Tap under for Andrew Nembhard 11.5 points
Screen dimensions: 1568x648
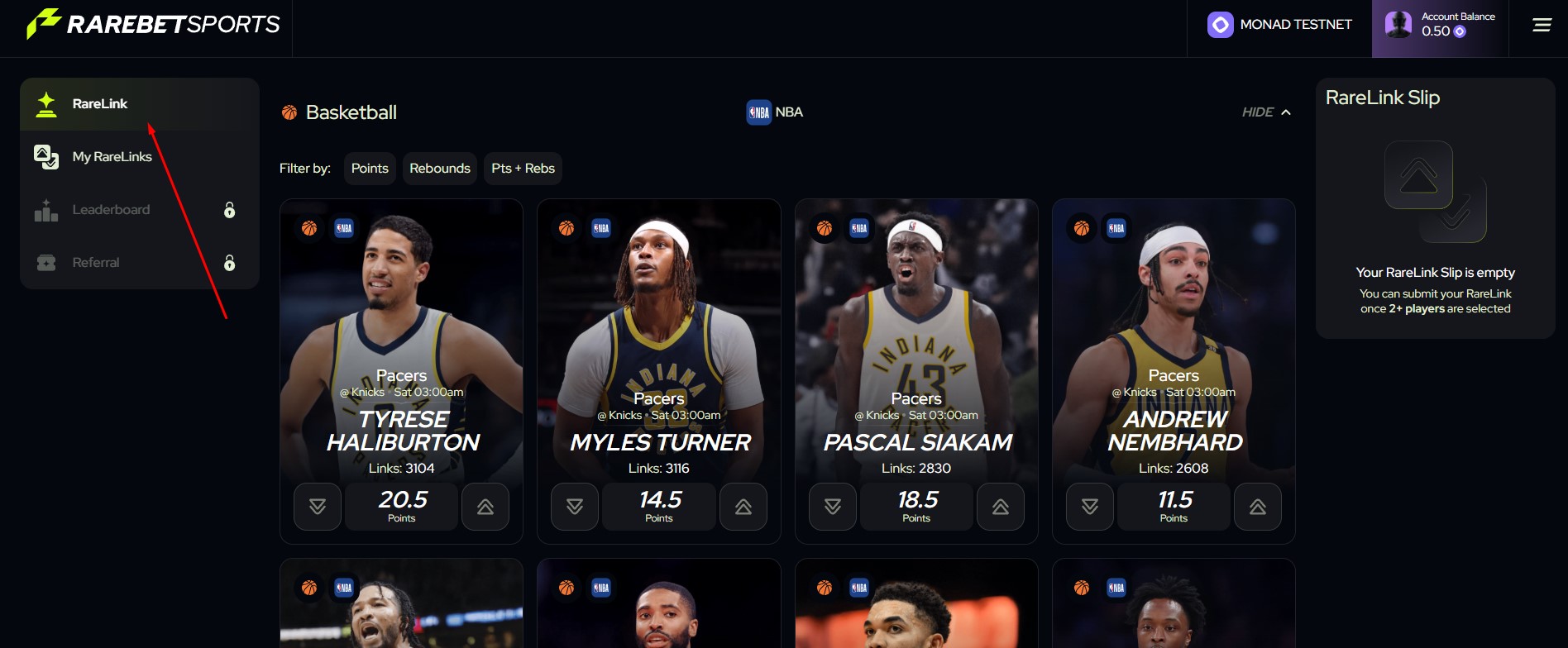coord(1090,507)
